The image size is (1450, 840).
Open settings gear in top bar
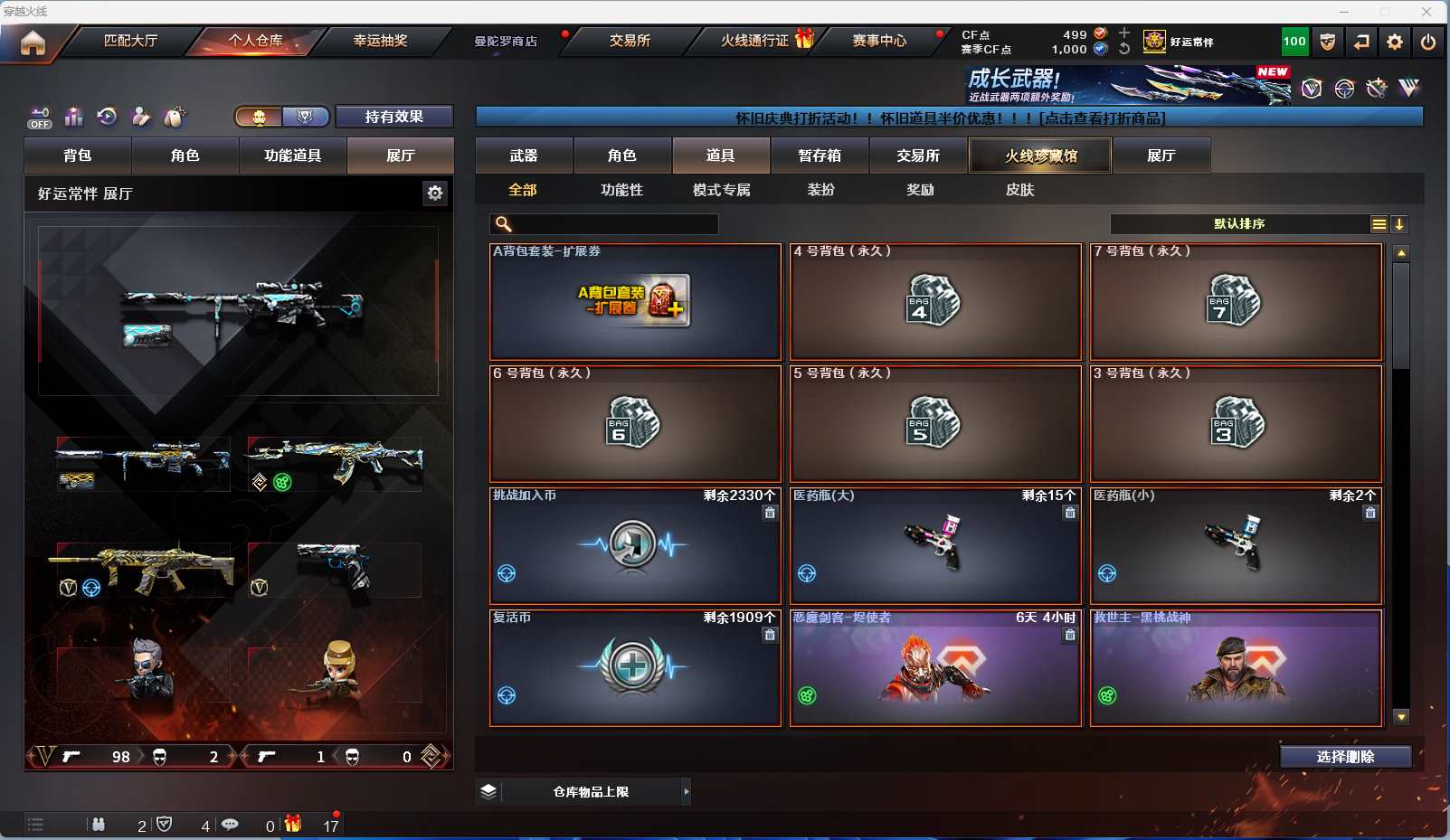[x=1395, y=42]
